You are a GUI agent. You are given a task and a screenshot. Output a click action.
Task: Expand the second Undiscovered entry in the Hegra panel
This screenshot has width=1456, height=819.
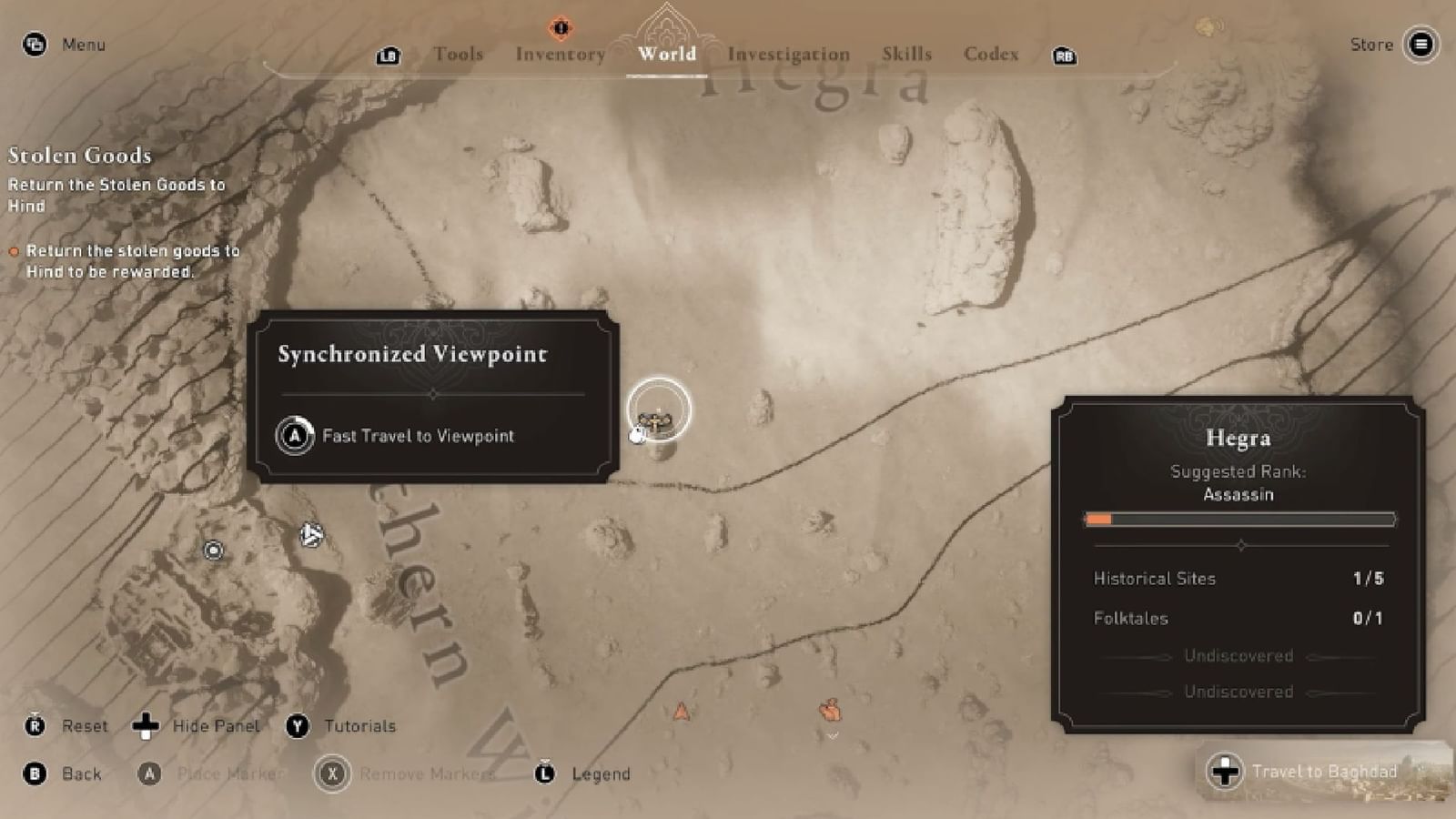[x=1238, y=692]
